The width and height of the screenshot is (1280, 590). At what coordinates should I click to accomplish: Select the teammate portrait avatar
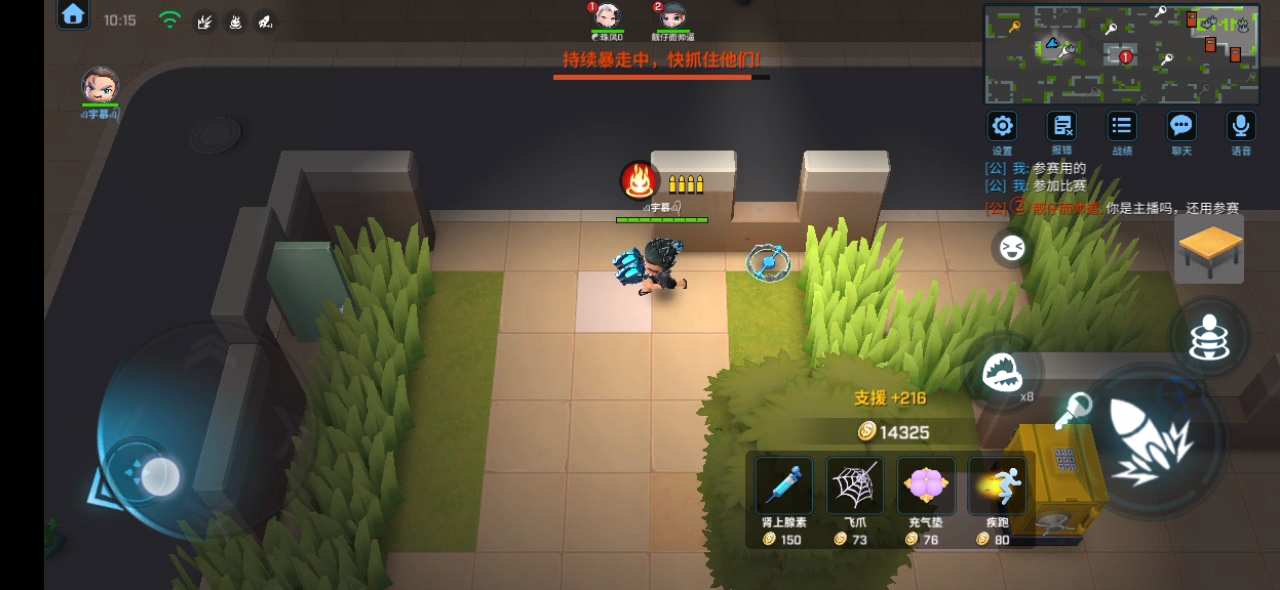(x=100, y=86)
